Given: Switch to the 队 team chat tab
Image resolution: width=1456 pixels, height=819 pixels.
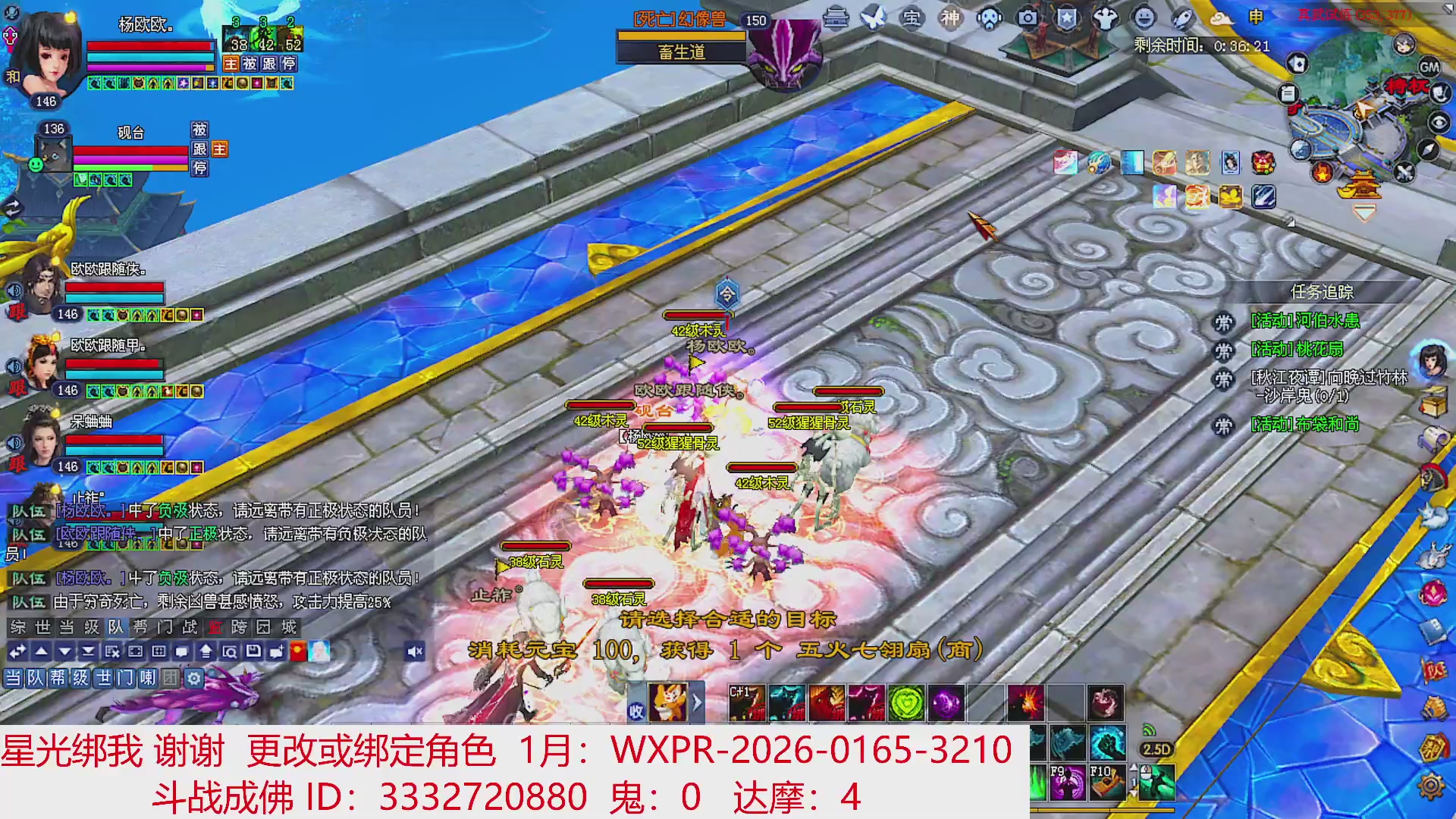Looking at the screenshot, I should [116, 628].
